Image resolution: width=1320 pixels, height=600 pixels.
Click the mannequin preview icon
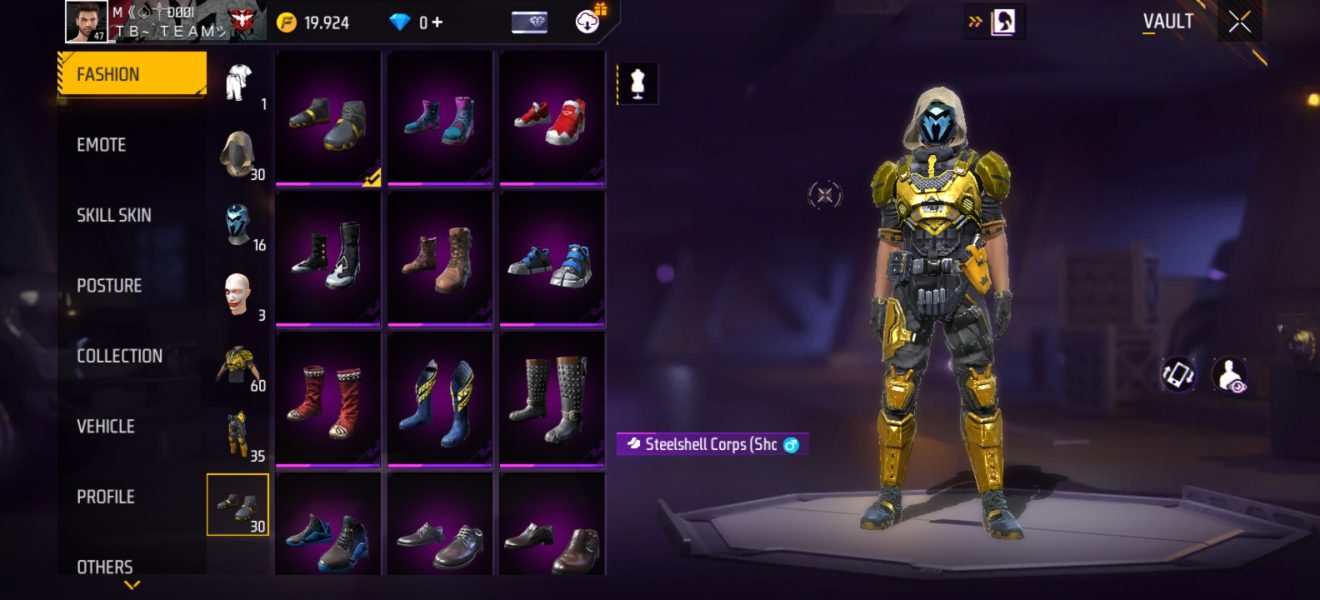(x=637, y=84)
